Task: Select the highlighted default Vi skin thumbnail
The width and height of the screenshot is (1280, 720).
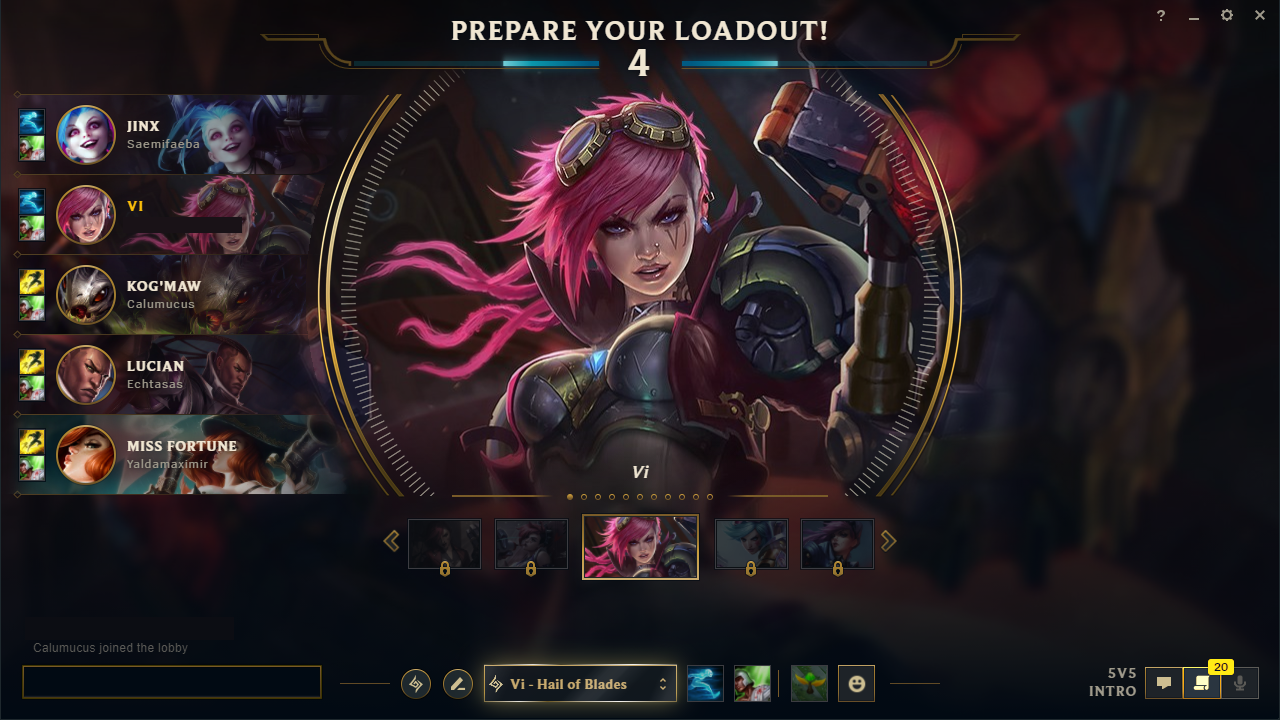Action: coord(640,546)
